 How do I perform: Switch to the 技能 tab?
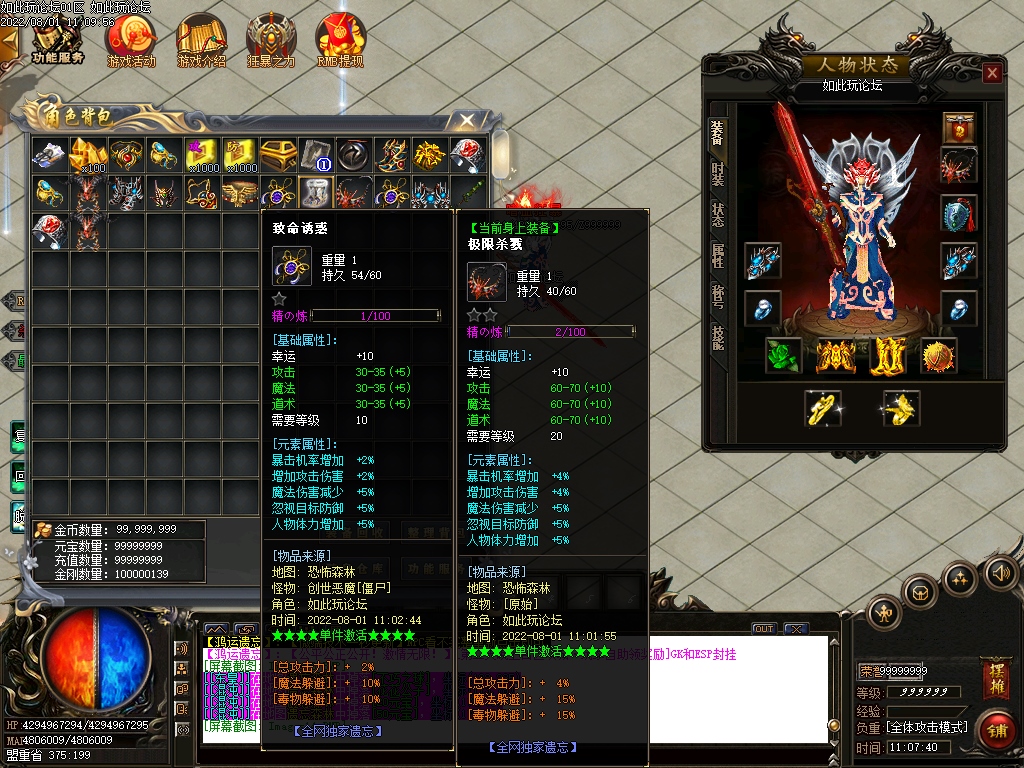(x=717, y=338)
